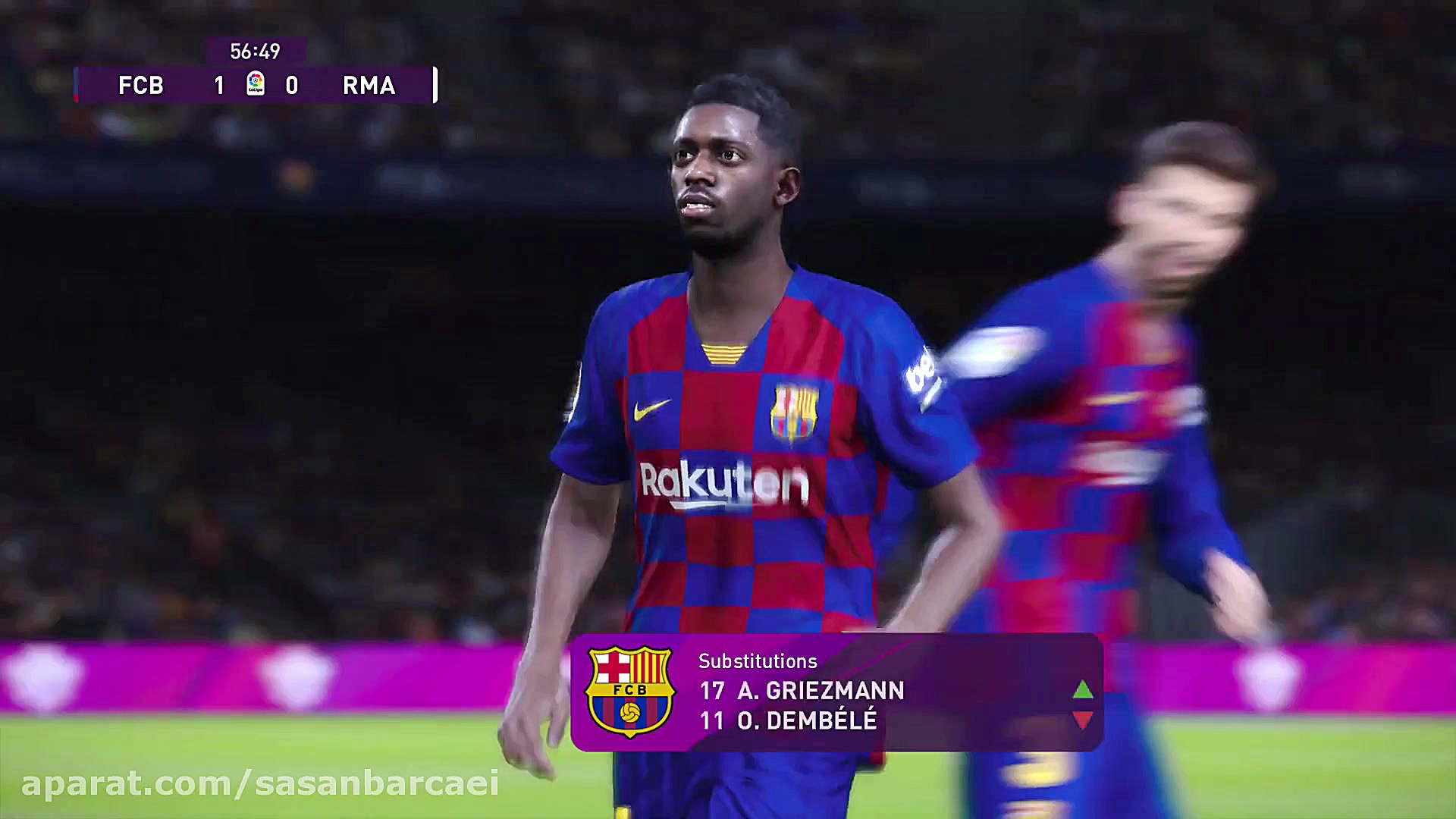1456x819 pixels.
Task: Click the FC Barcelona crest in the substitutions panel
Action: (629, 692)
